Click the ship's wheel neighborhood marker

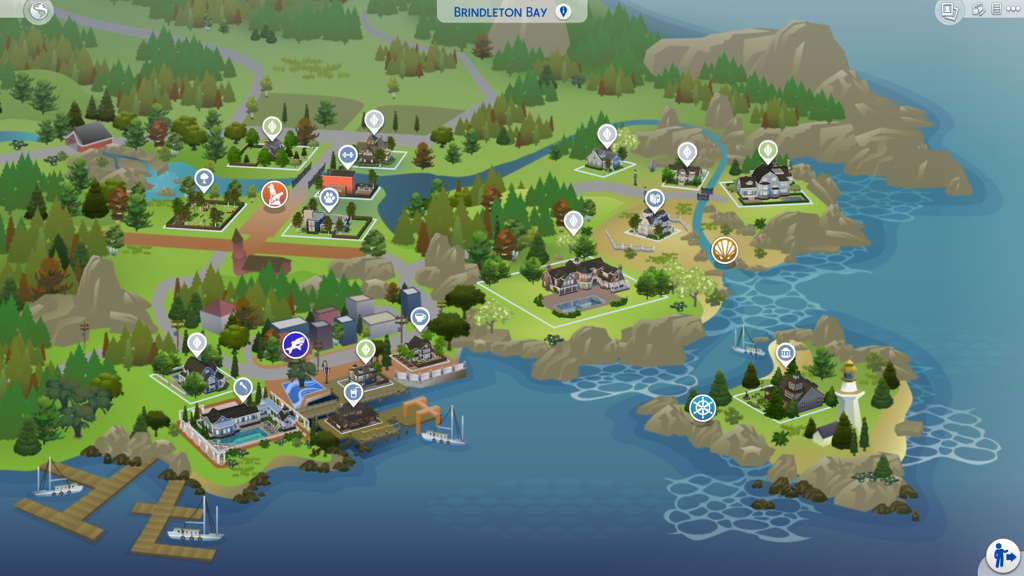pyautogui.click(x=703, y=408)
